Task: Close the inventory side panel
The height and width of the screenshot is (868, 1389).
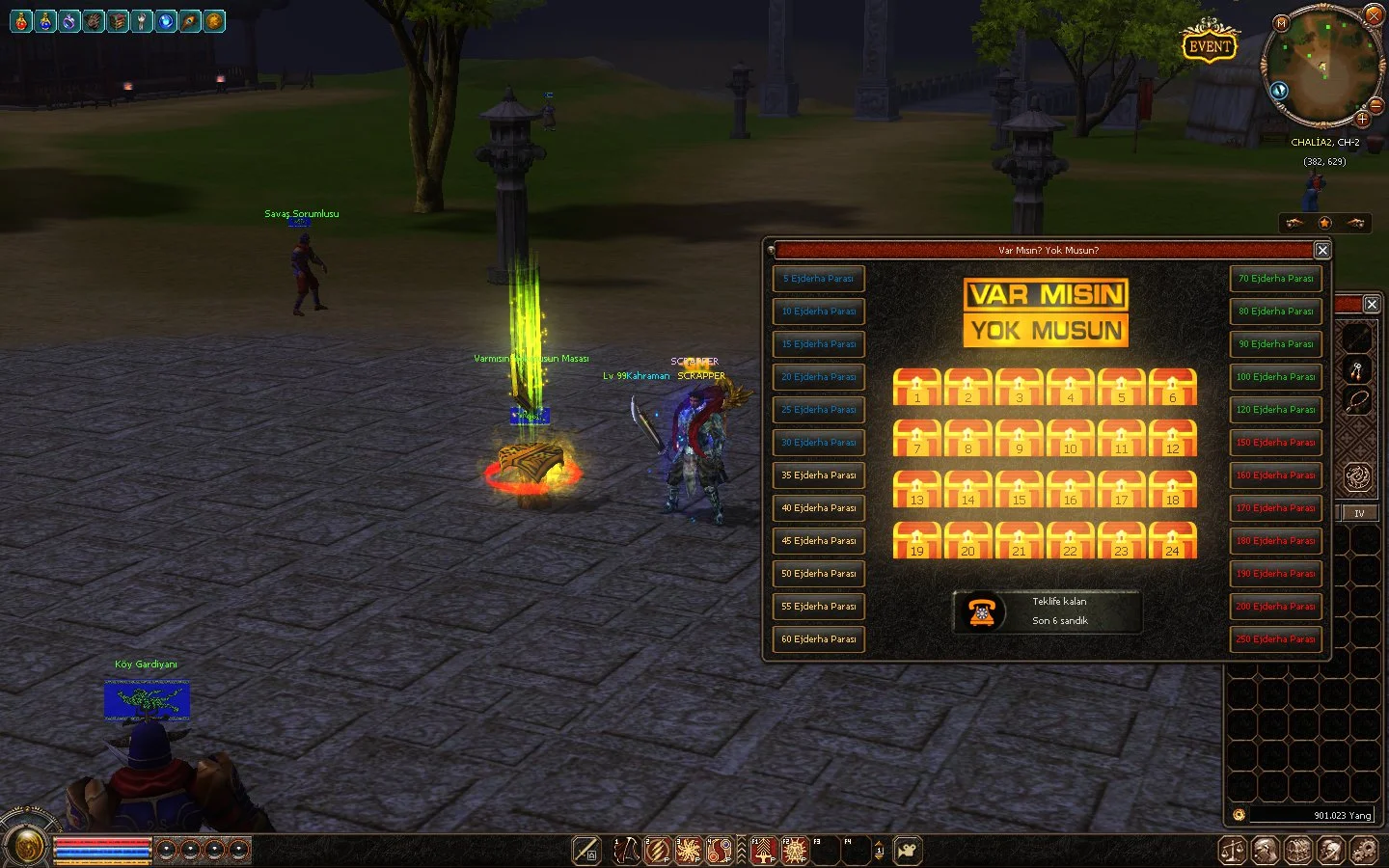Action: (1372, 304)
